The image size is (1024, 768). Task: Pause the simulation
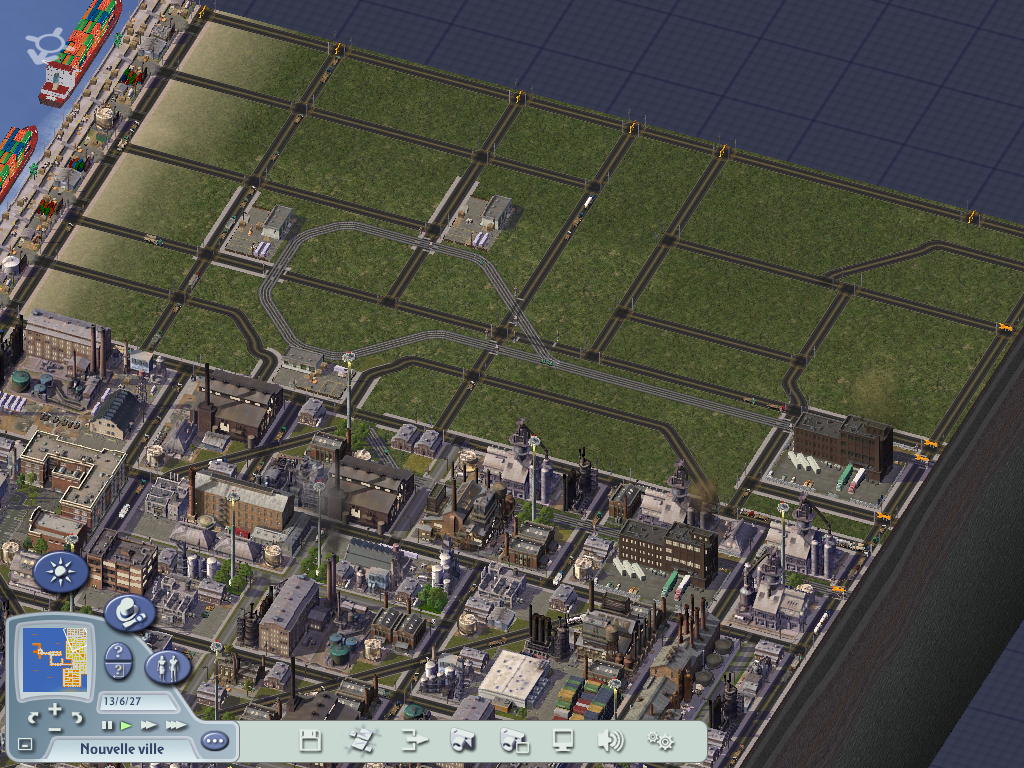click(107, 725)
